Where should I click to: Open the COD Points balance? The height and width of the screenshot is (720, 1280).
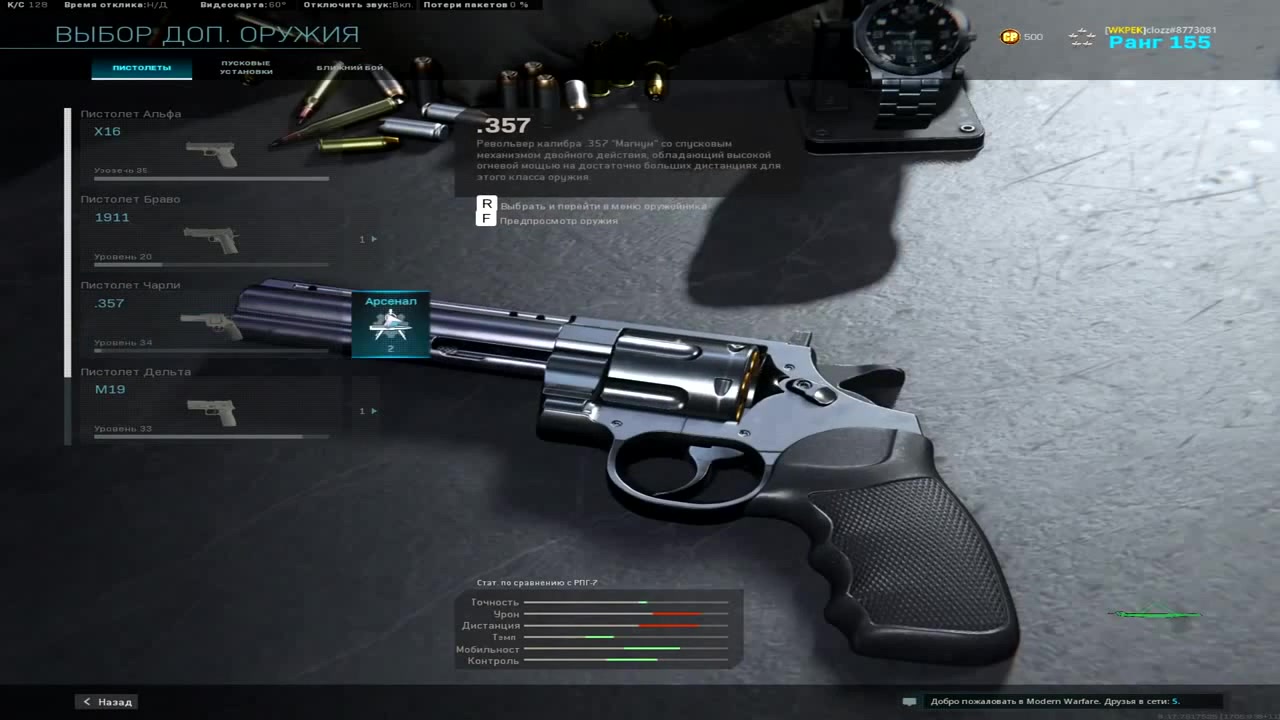point(1021,37)
